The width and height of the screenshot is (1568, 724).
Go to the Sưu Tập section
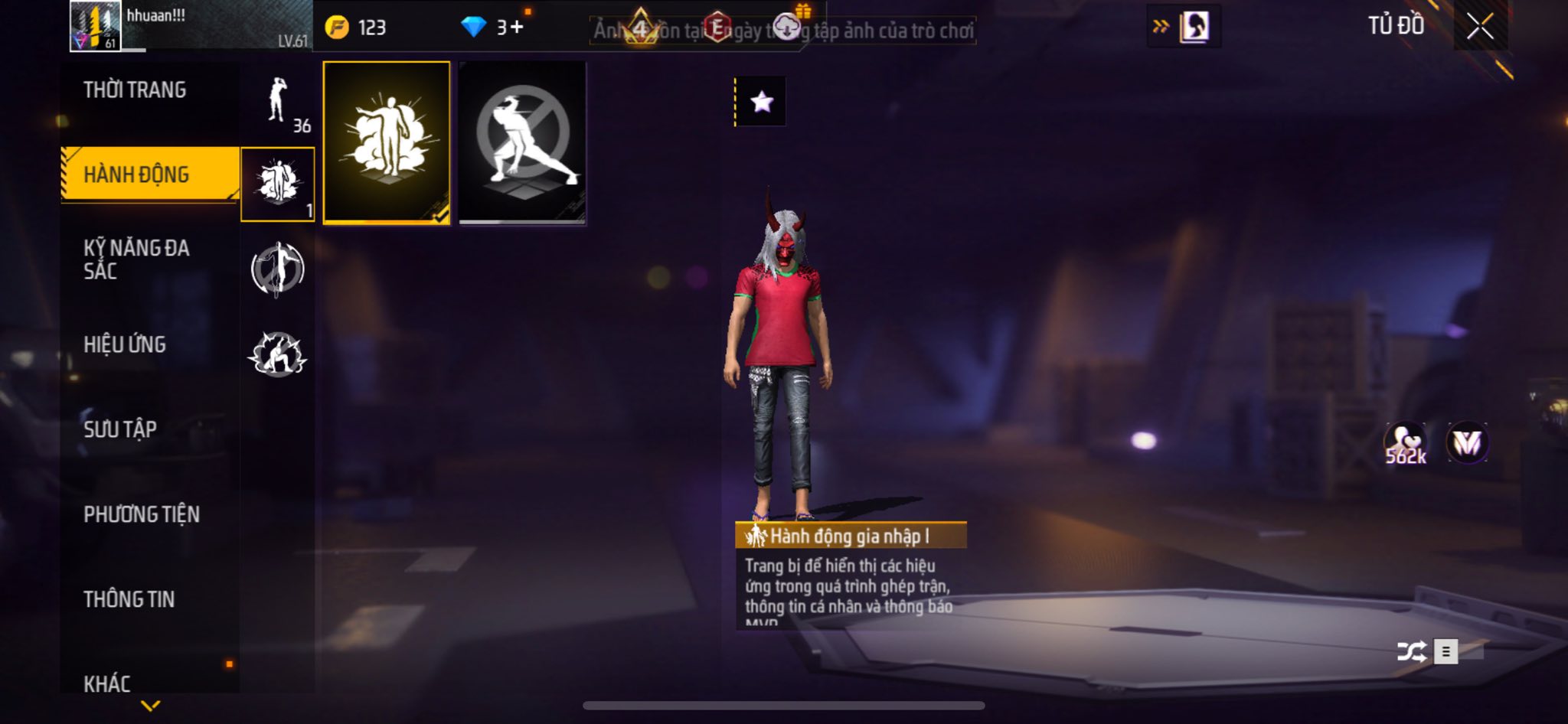click(x=120, y=429)
